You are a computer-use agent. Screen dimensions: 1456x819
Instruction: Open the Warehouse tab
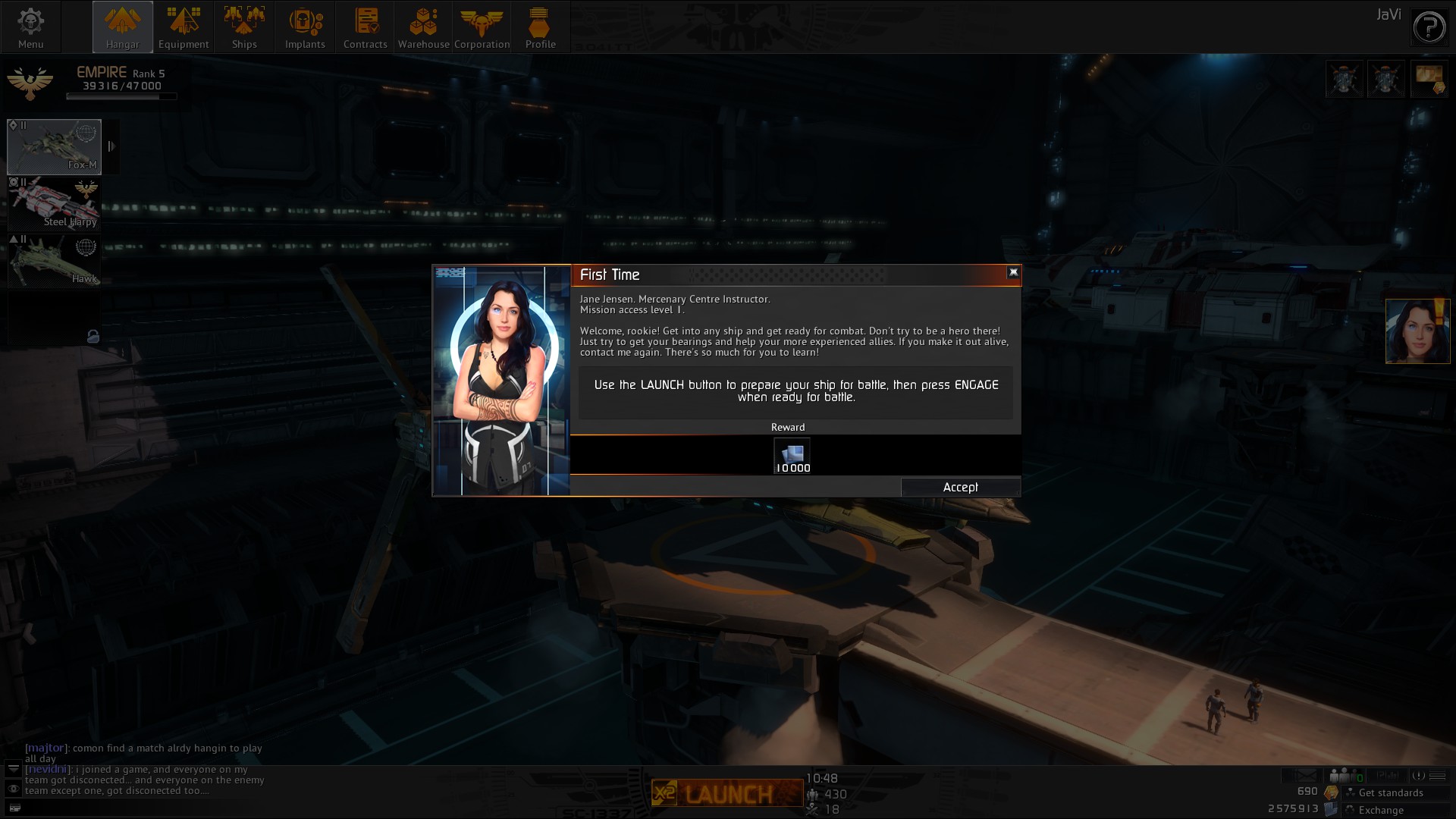point(423,27)
